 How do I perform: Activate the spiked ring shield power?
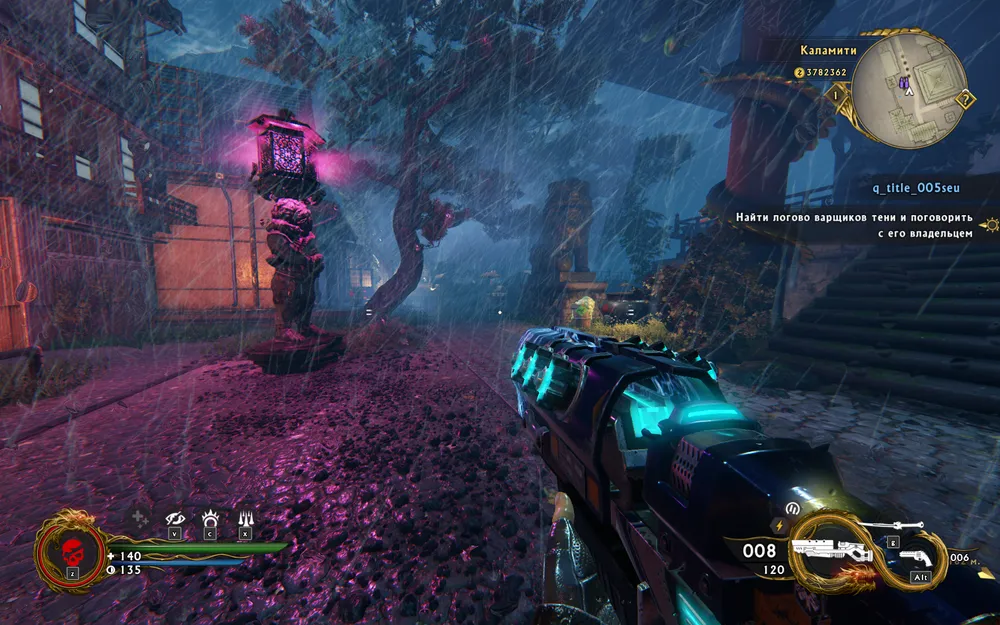click(x=210, y=518)
